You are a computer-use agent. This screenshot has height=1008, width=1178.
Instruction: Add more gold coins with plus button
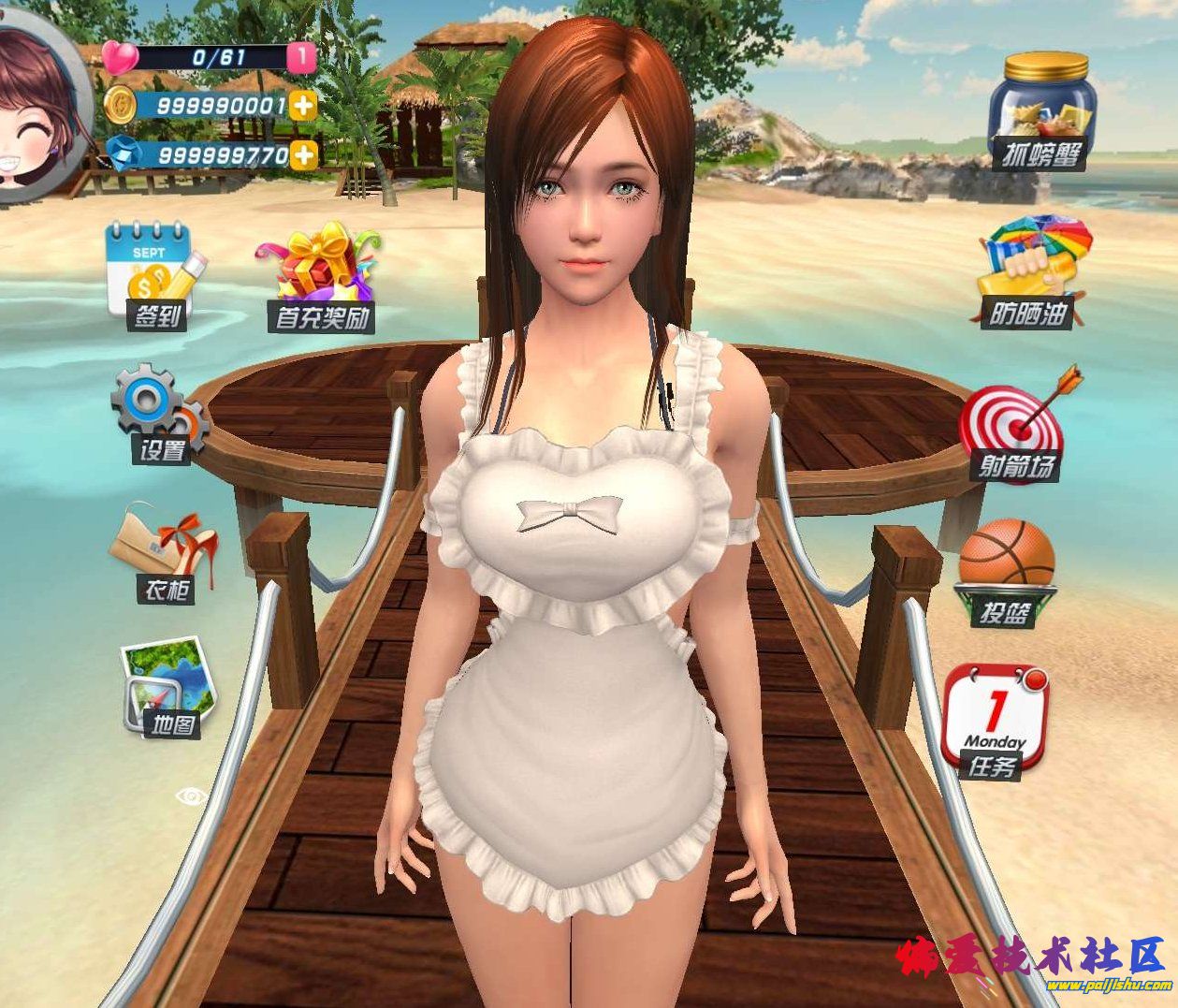(303, 105)
